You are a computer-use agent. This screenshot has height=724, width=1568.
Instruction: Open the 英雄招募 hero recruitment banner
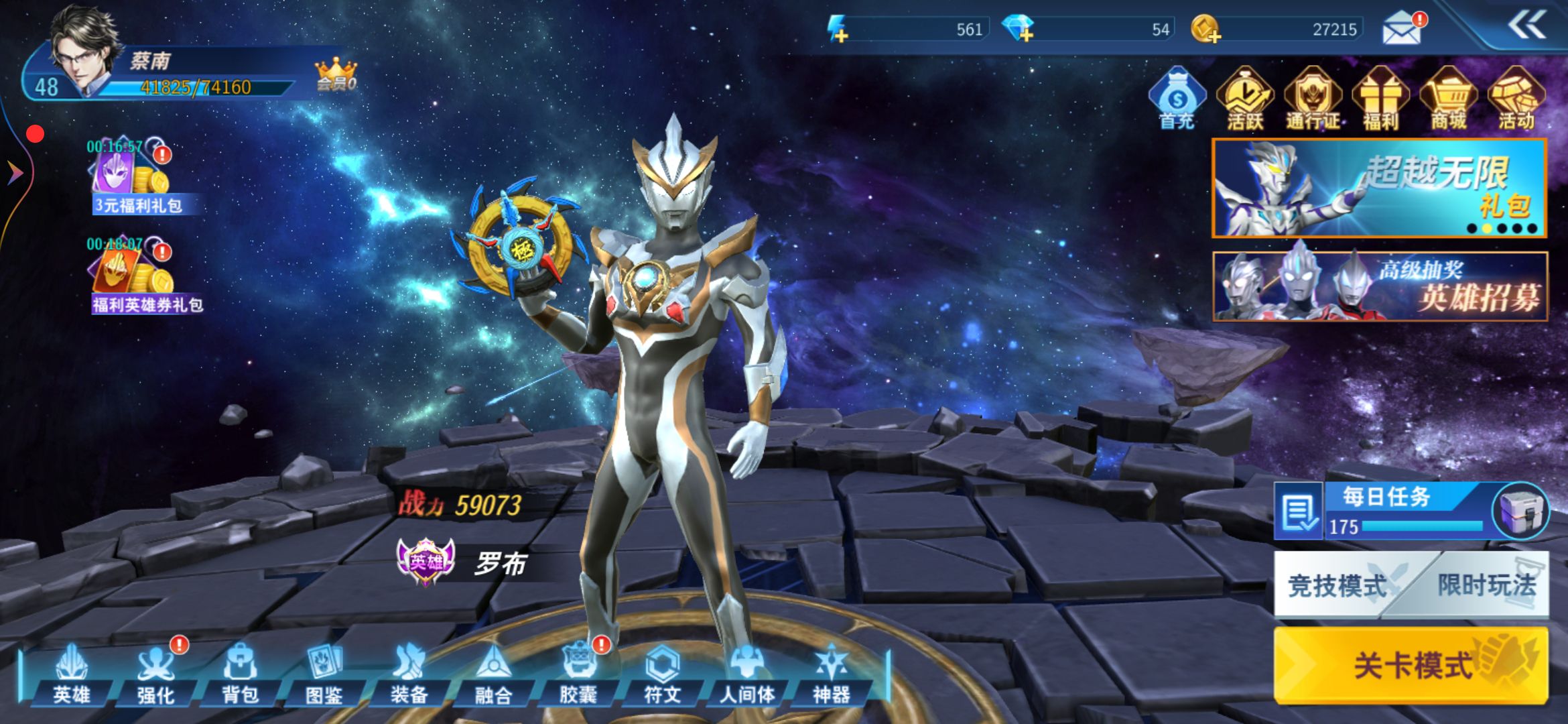click(x=1380, y=286)
